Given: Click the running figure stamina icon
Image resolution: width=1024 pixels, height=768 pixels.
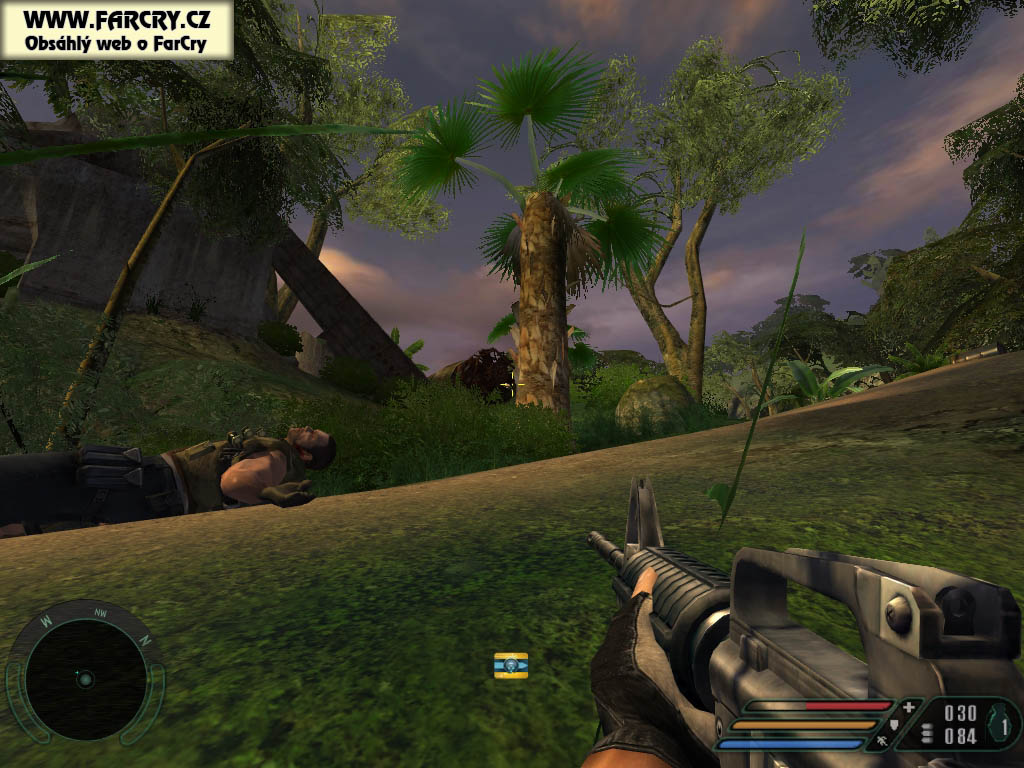Looking at the screenshot, I should point(881,741).
